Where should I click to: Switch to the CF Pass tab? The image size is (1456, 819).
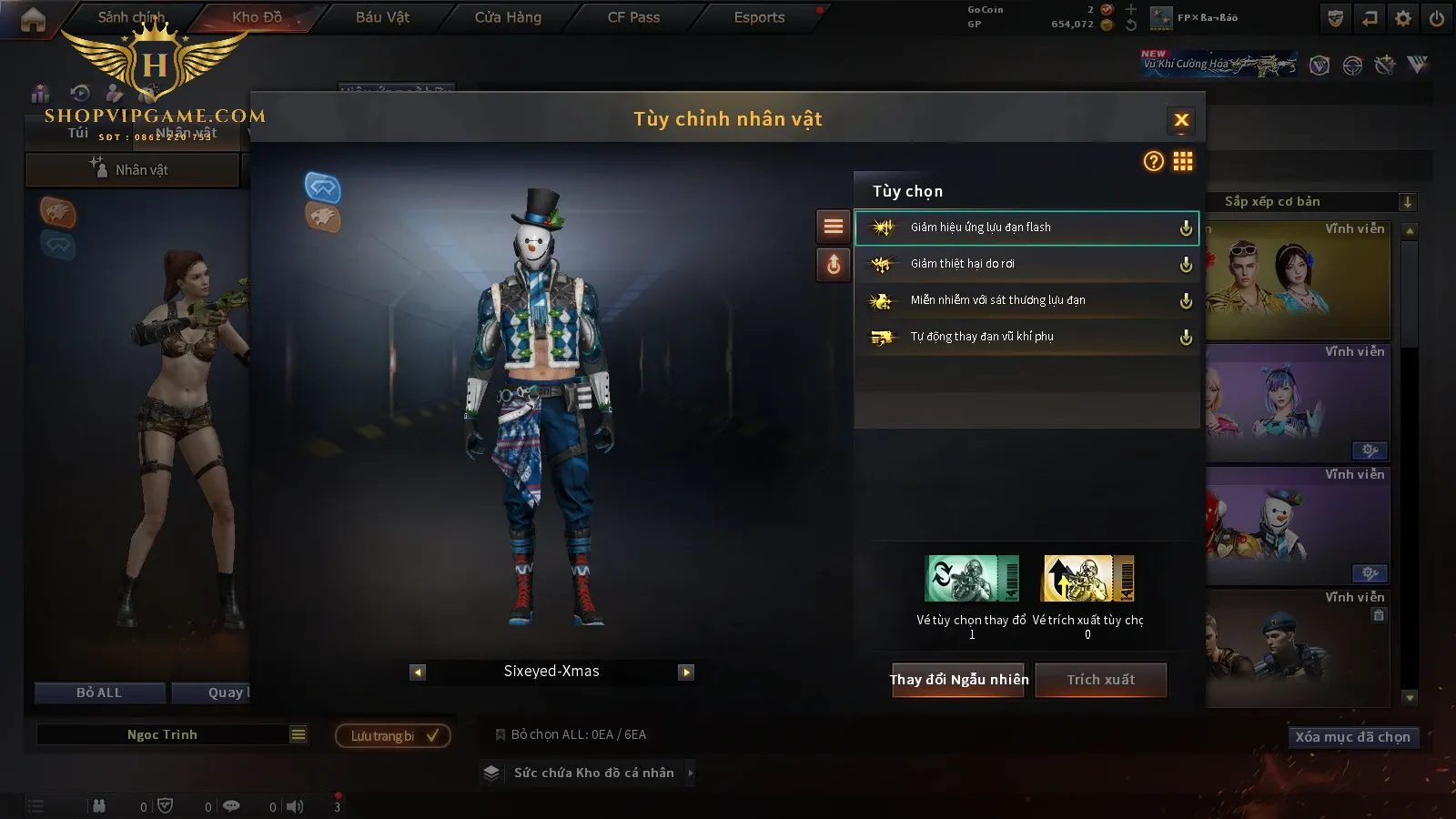click(x=633, y=17)
